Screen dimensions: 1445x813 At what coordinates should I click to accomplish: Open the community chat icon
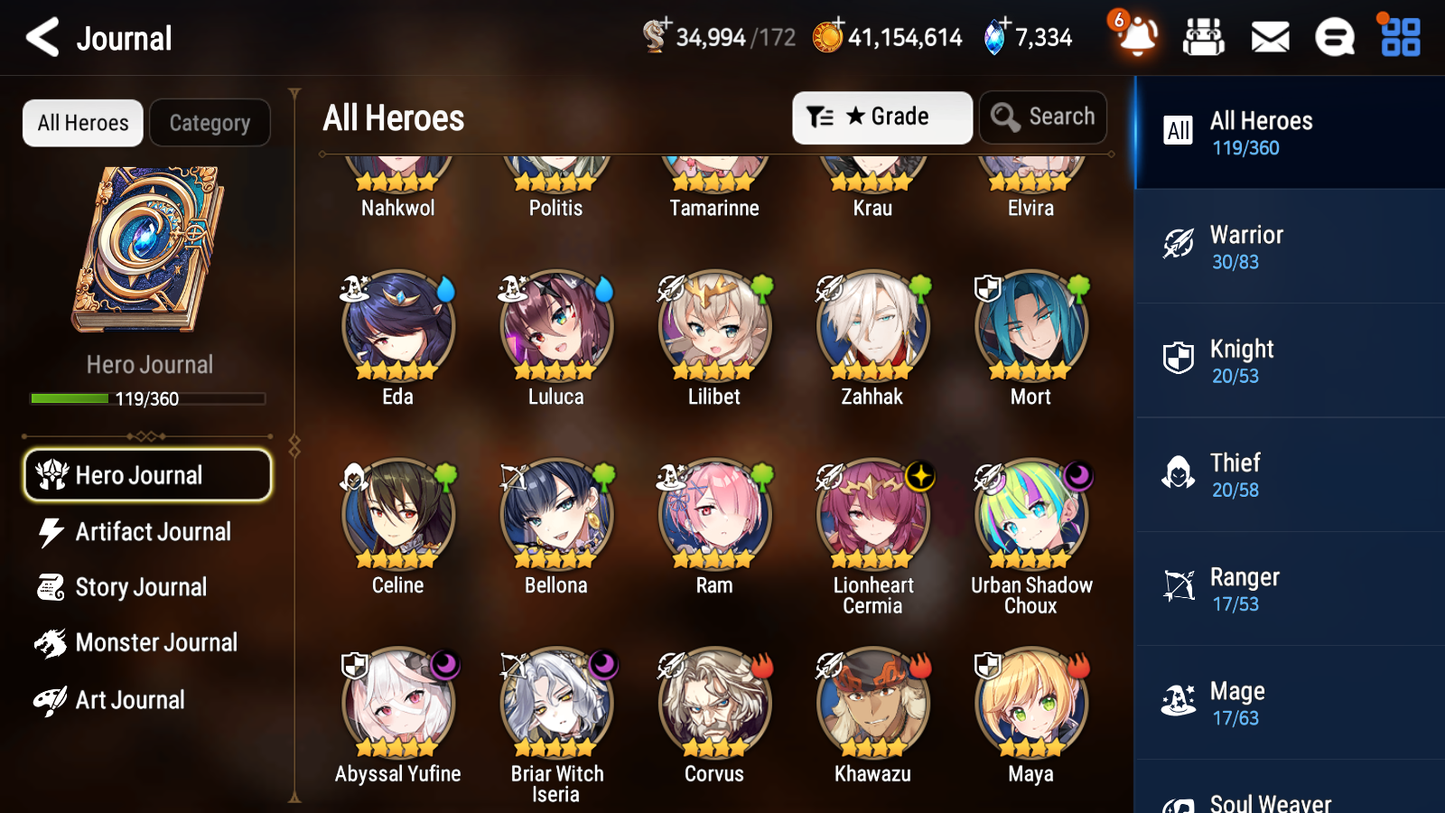click(1334, 36)
